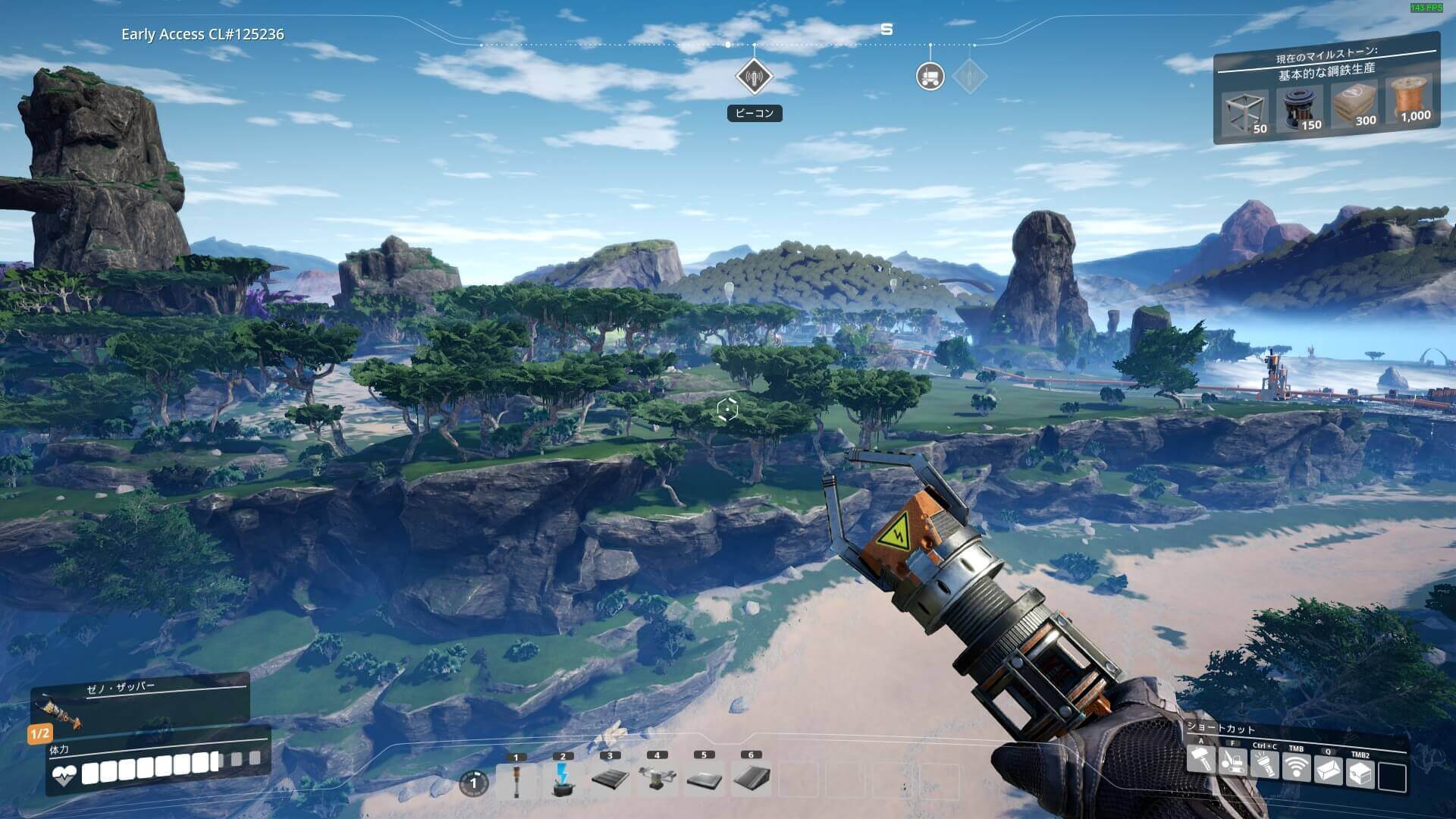Select the rotor requirement showing 150
Image resolution: width=1456 pixels, height=819 pixels.
click(x=1298, y=109)
